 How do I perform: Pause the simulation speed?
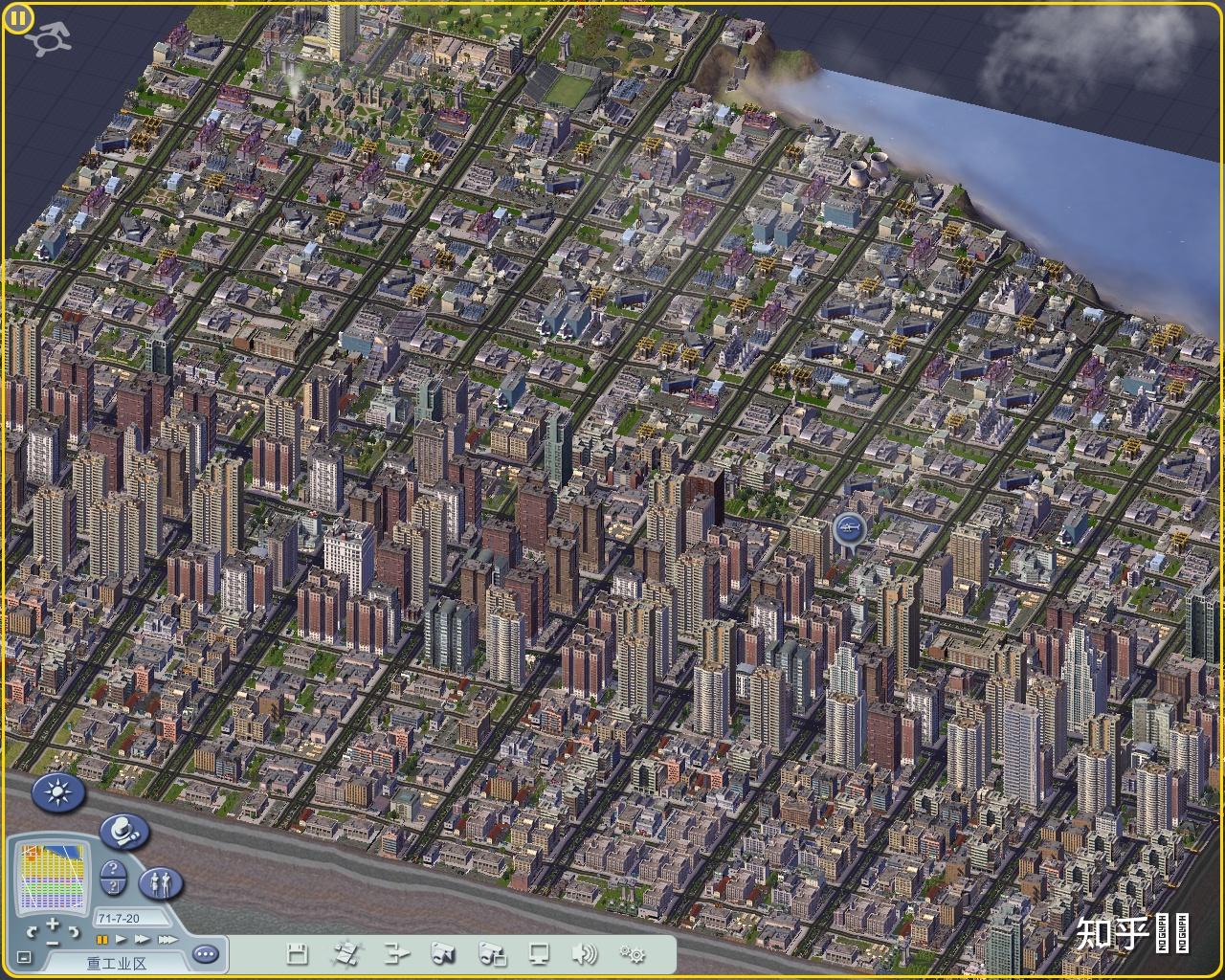pos(102,940)
